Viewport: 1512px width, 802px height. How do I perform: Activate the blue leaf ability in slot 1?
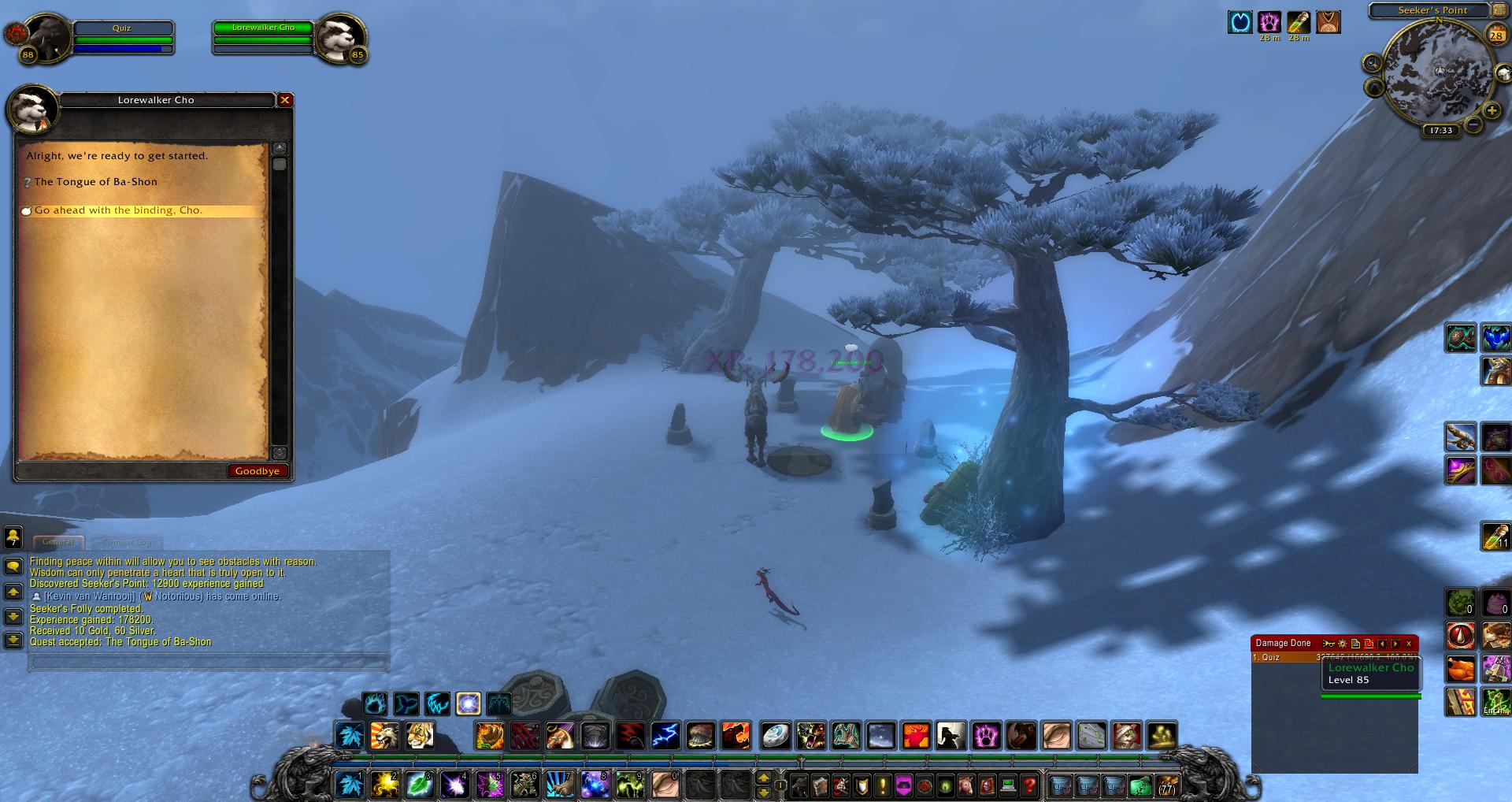coord(349,785)
